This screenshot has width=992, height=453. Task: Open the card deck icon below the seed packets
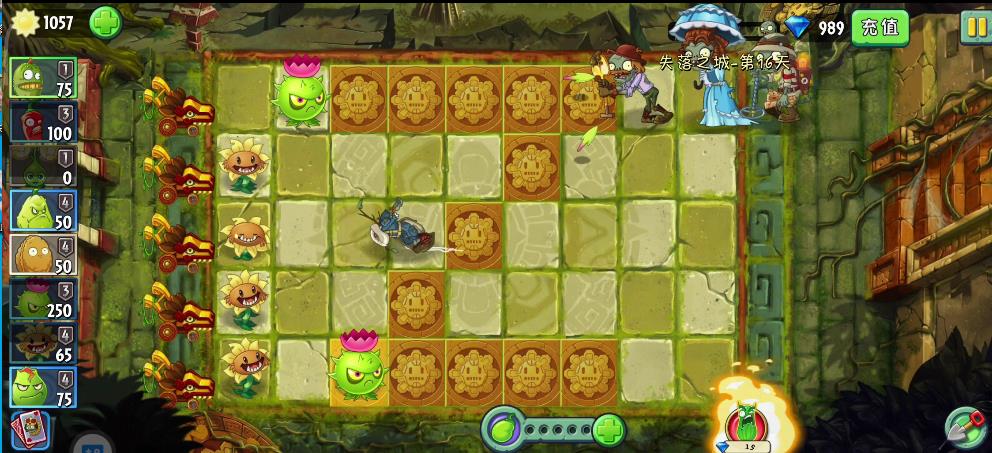tap(30, 430)
